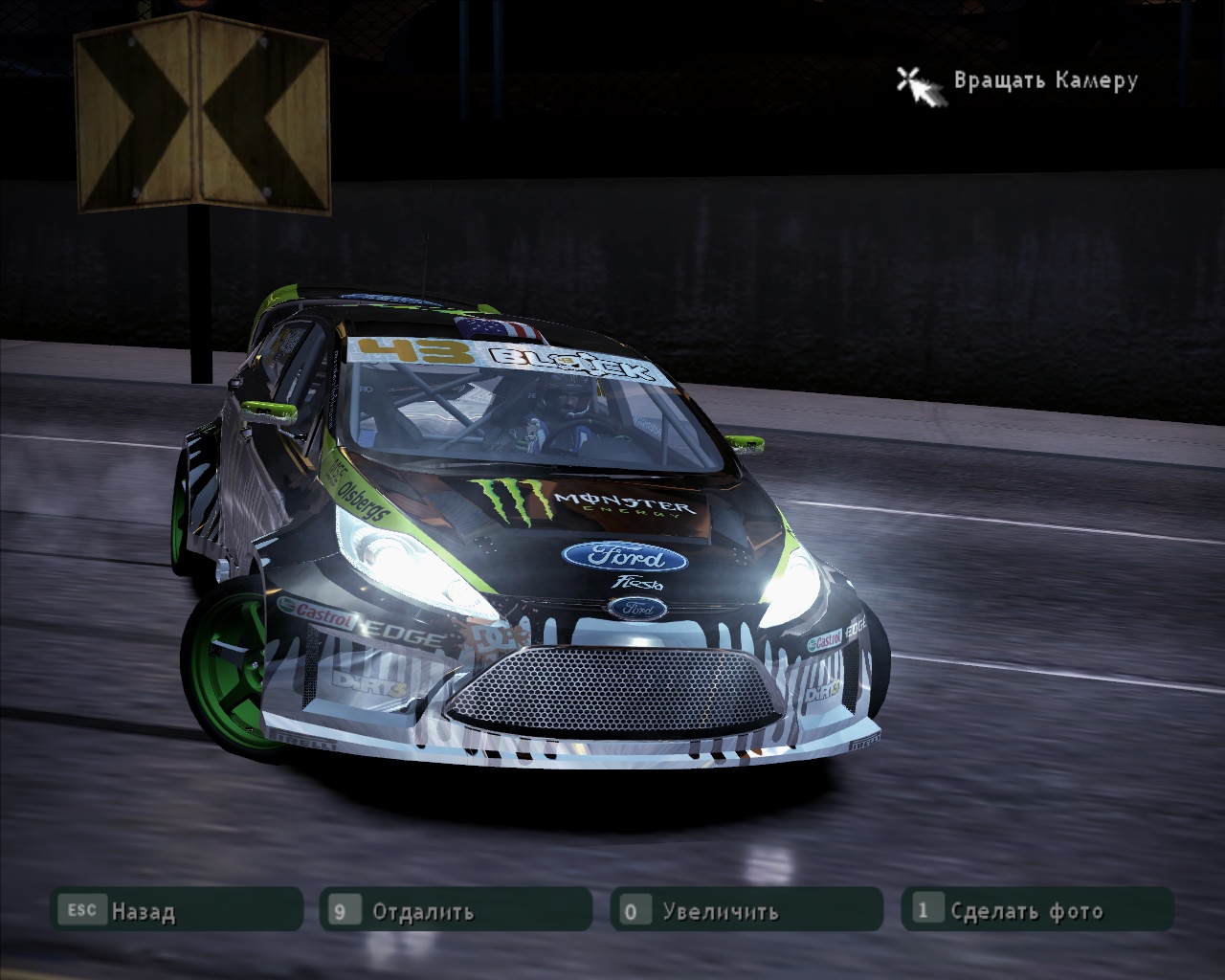Image resolution: width=1225 pixels, height=980 pixels.
Task: Zoom out using the Отдалить button
Action: (x=456, y=910)
